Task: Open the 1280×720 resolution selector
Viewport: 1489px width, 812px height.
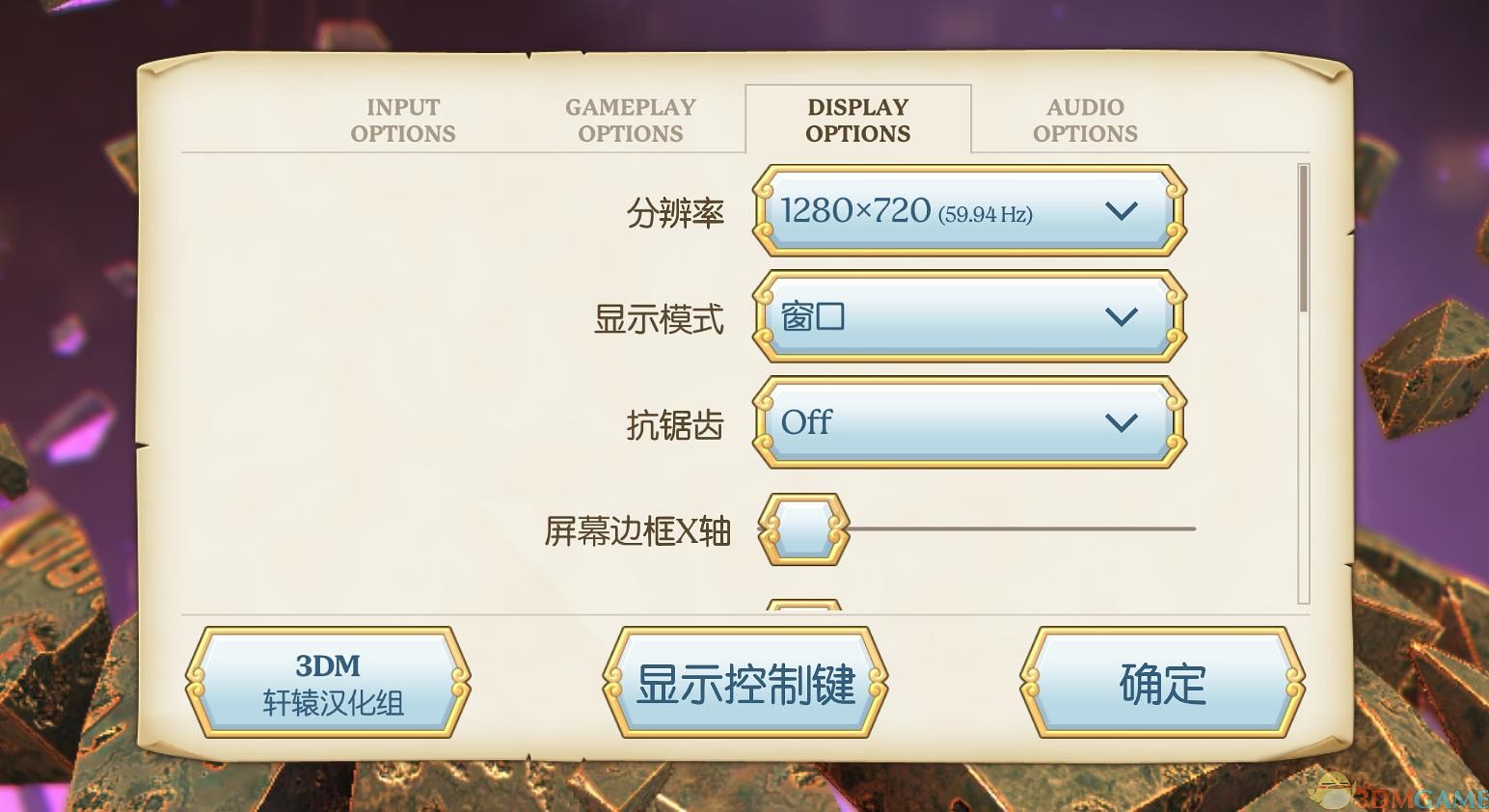Action: pos(969,211)
